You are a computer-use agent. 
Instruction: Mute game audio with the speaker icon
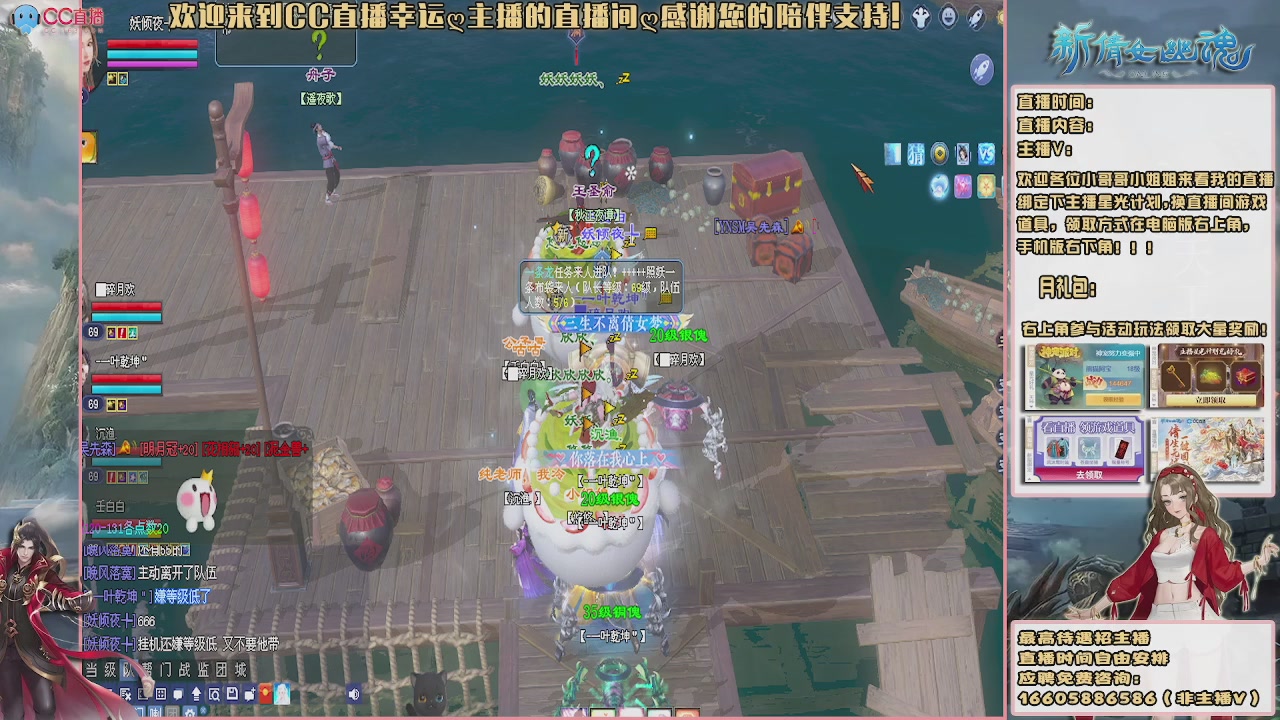pyautogui.click(x=354, y=694)
